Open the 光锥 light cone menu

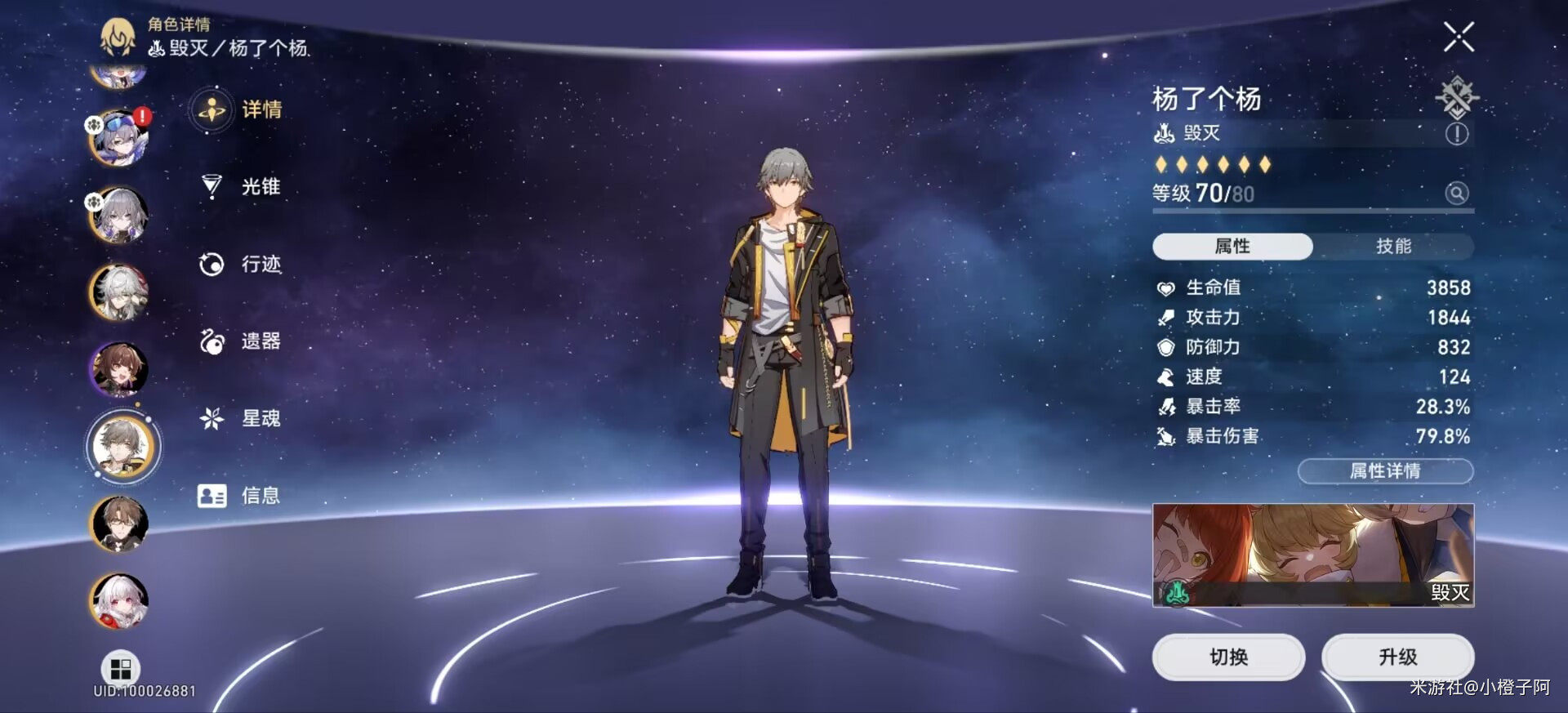click(240, 187)
